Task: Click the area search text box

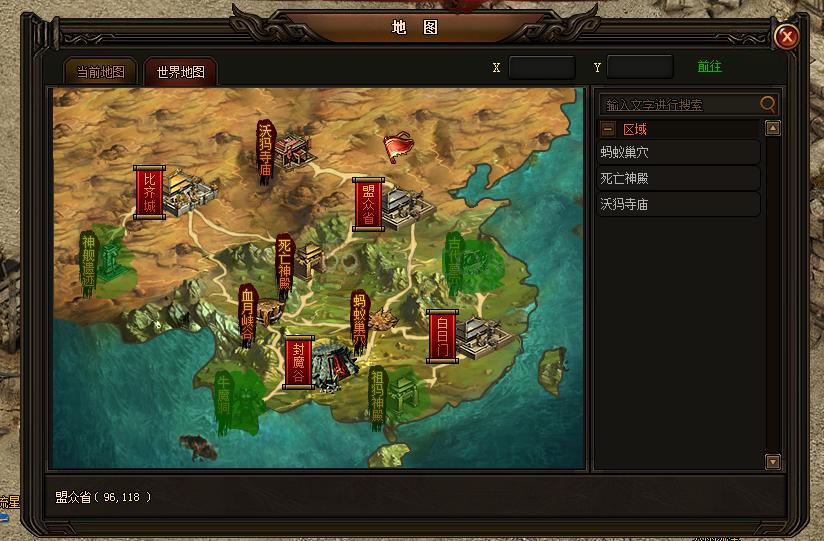Action: coord(678,104)
